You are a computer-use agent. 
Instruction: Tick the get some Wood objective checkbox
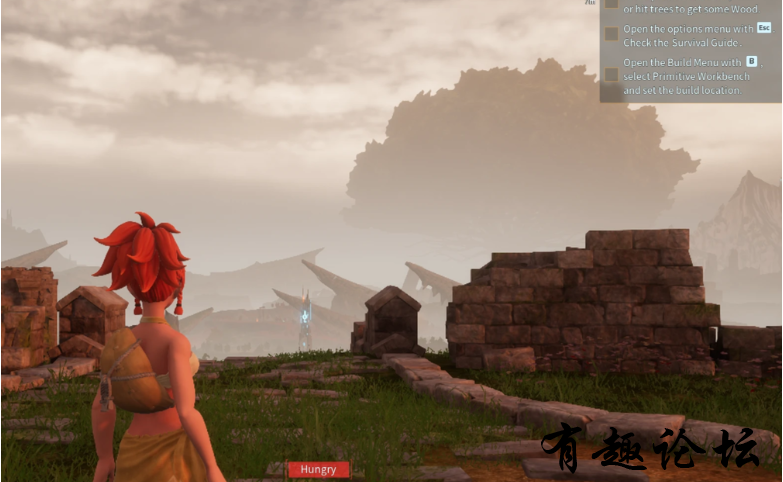[x=611, y=4]
